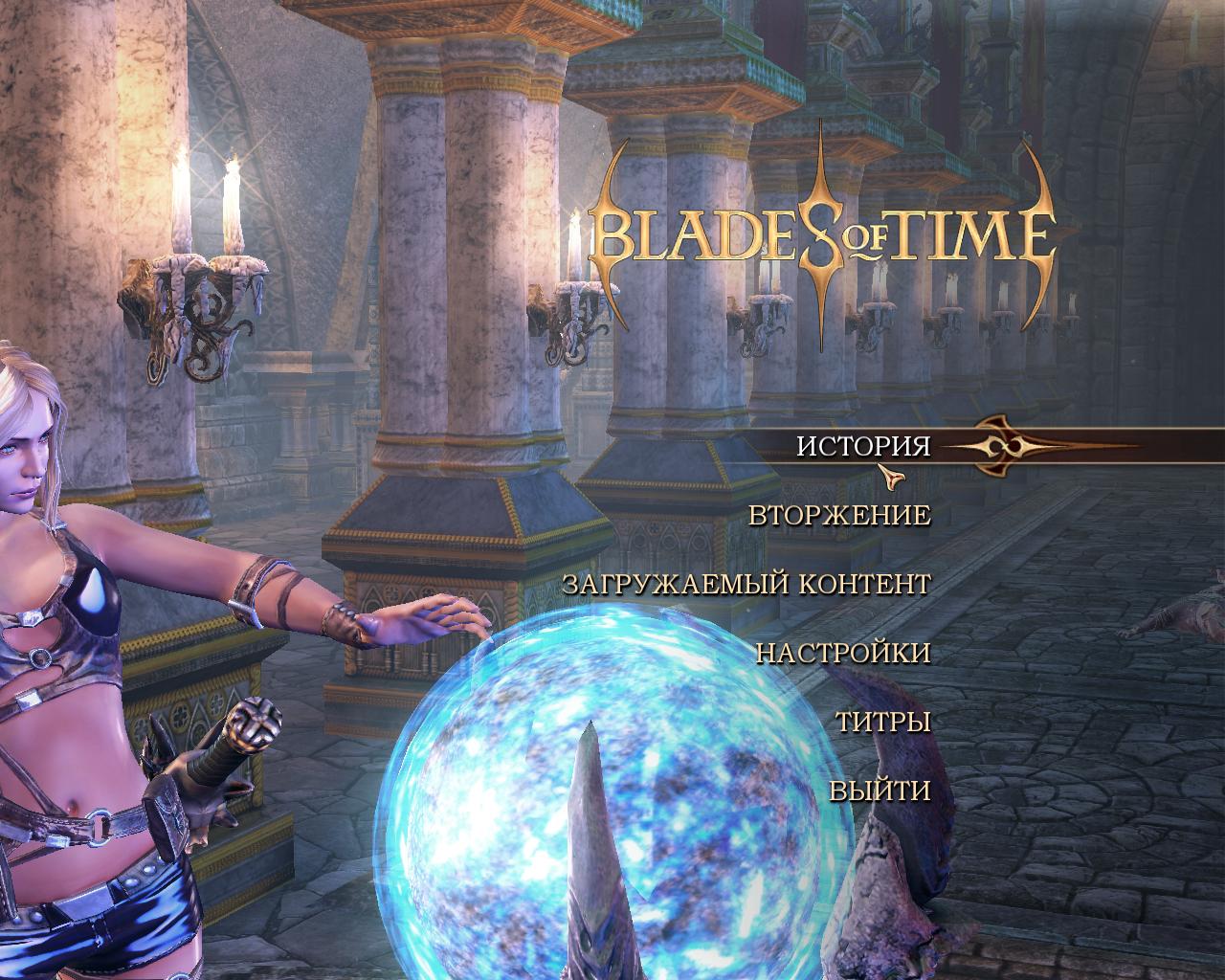Select the История menu entry

click(863, 446)
